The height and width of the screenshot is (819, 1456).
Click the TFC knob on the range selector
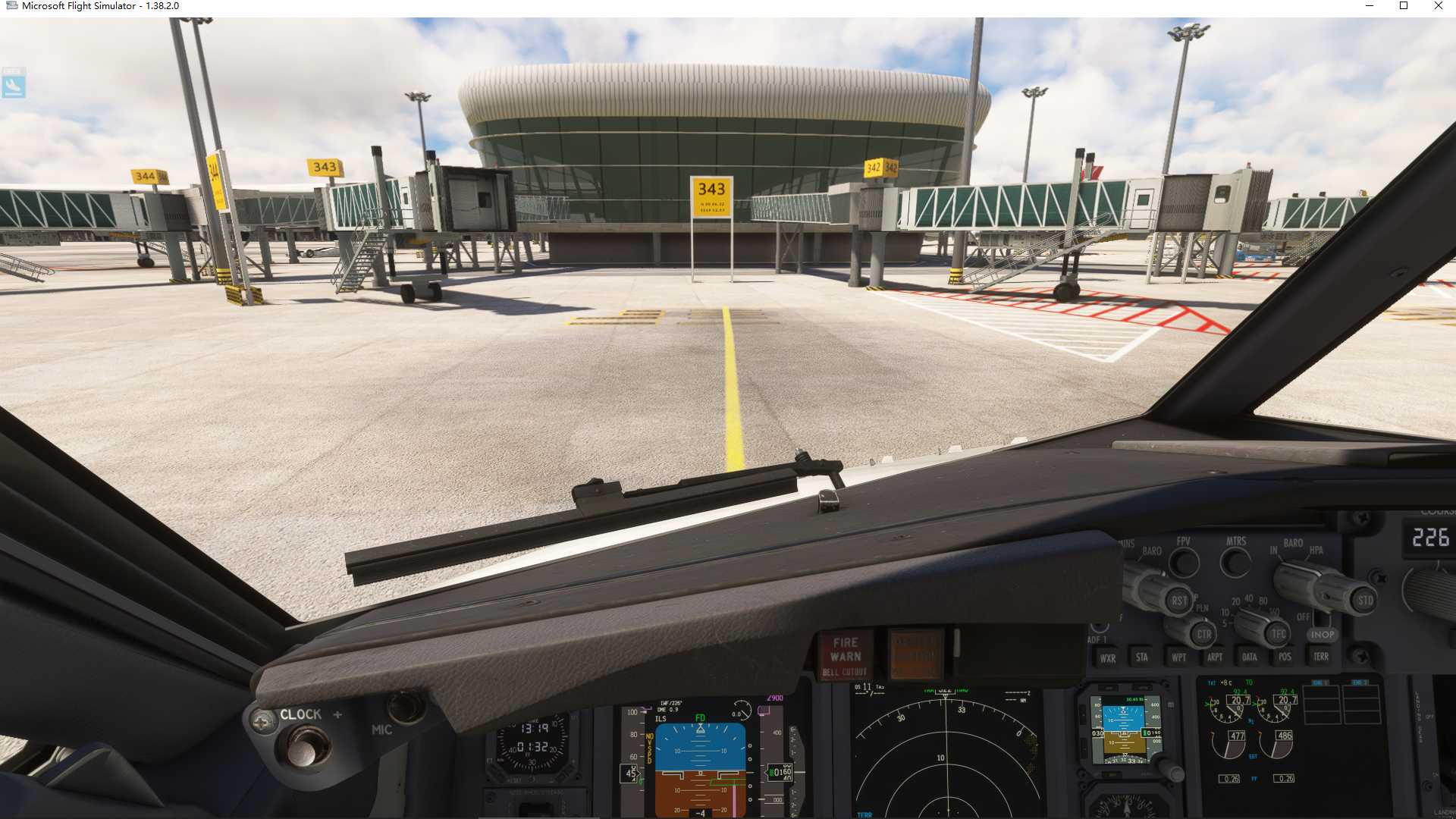click(1279, 632)
